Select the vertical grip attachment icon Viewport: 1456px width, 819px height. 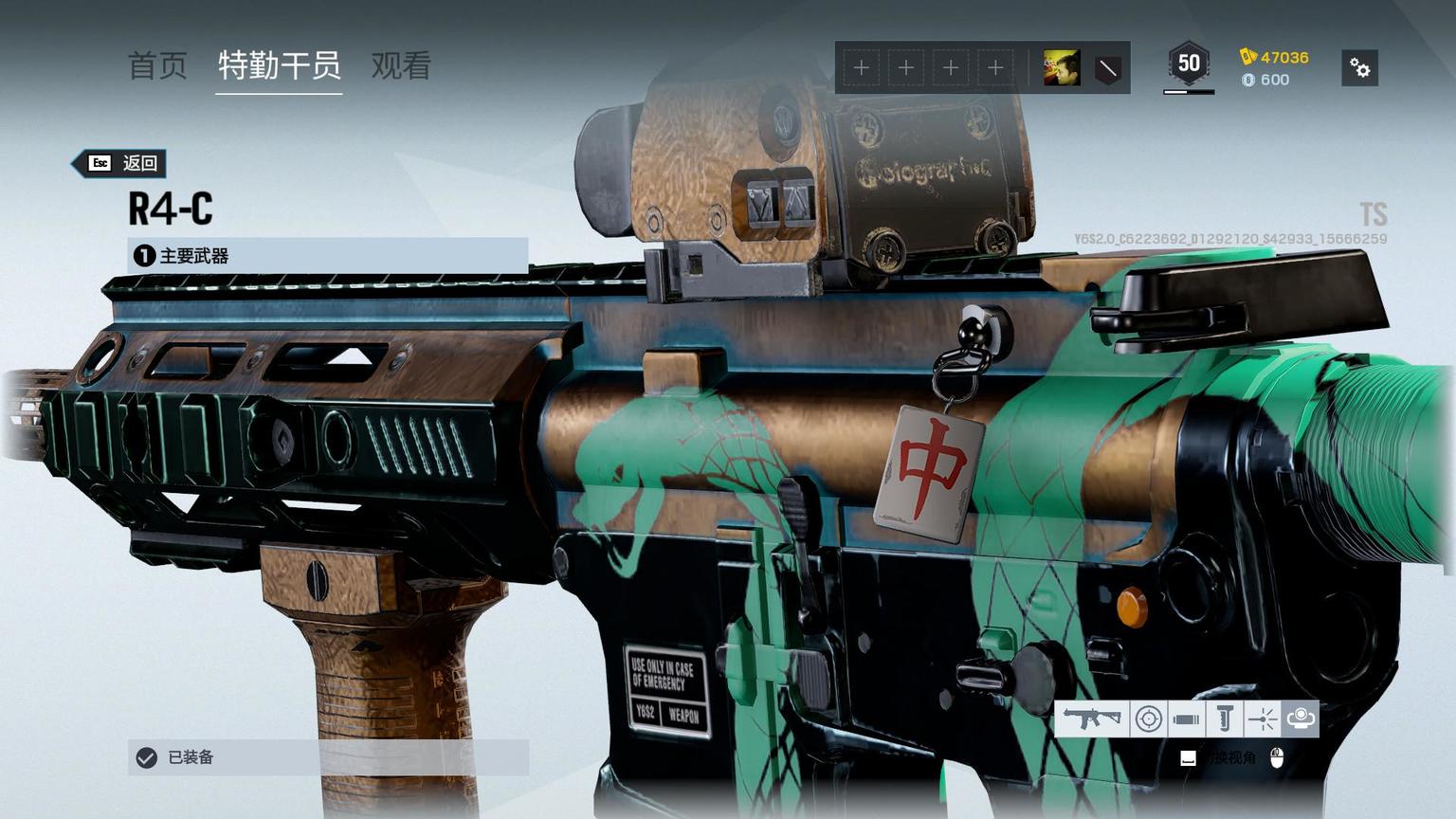(x=1225, y=719)
